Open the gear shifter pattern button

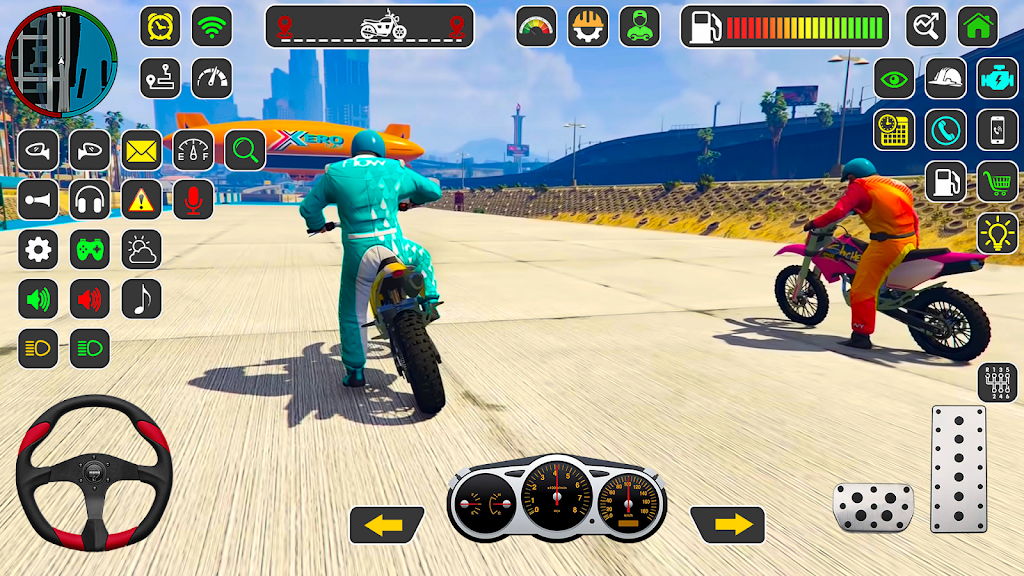point(997,383)
